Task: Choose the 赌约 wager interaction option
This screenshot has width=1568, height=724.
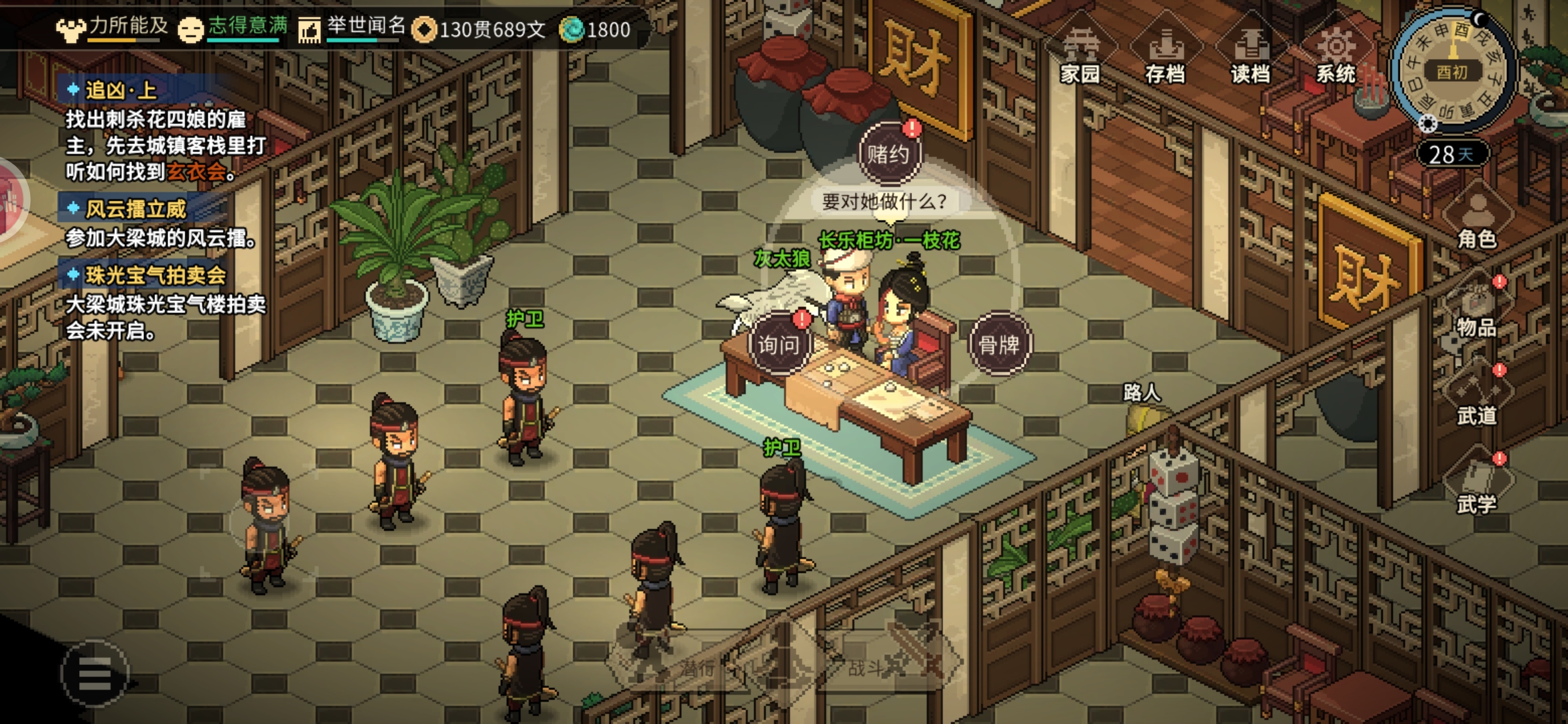Action: pos(889,154)
